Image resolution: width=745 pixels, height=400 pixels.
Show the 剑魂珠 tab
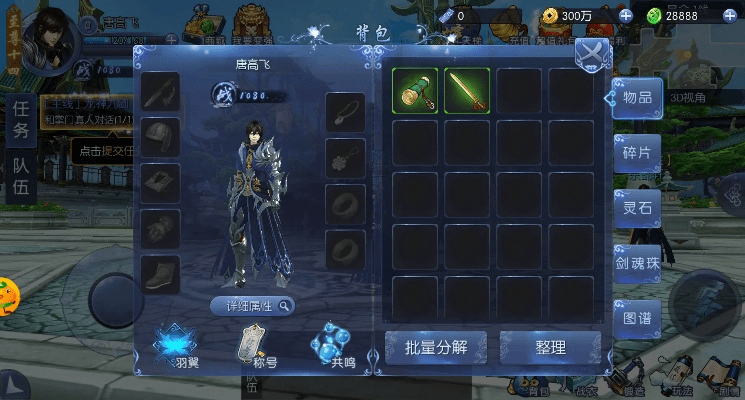[x=637, y=264]
